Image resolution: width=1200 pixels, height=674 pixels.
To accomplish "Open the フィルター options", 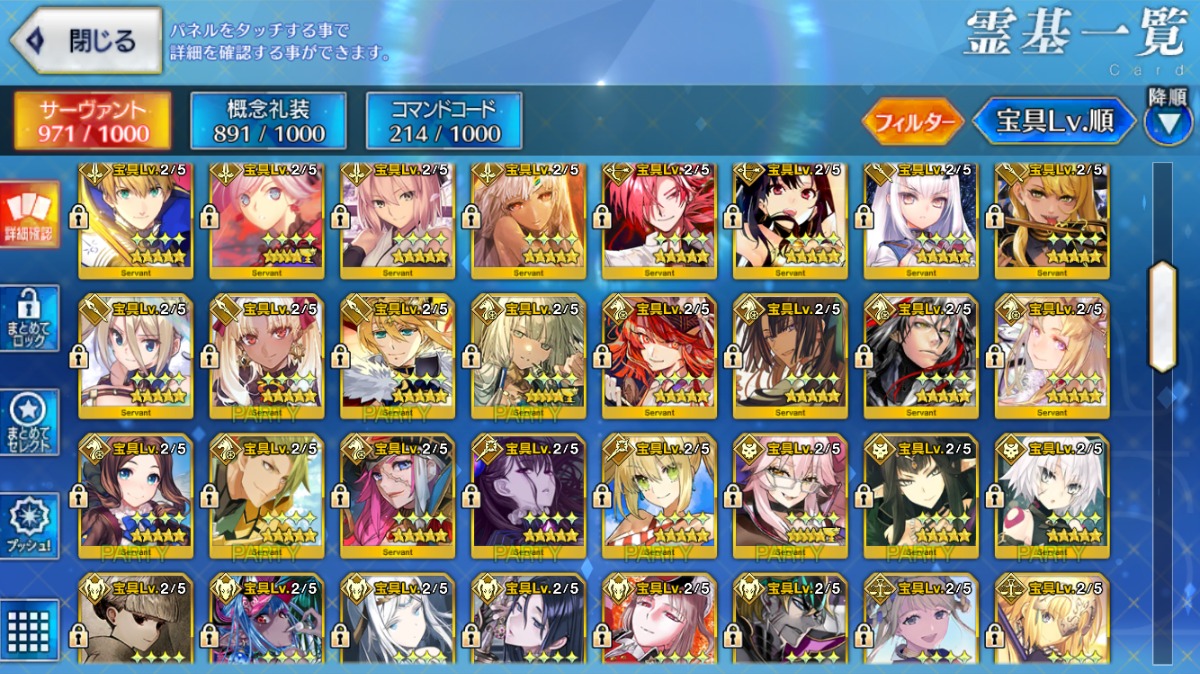I will click(912, 122).
